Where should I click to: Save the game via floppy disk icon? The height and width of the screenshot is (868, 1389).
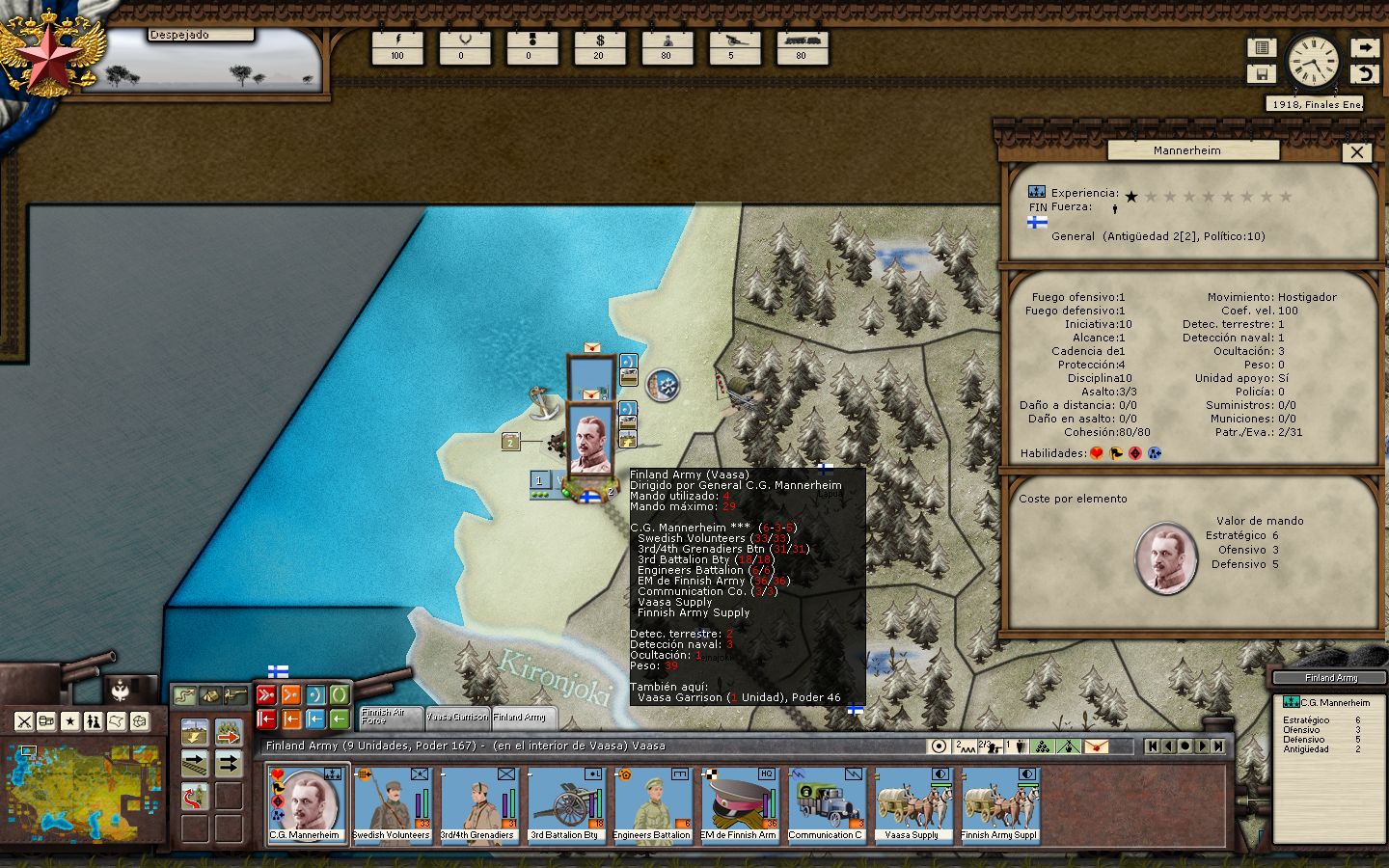1261,73
